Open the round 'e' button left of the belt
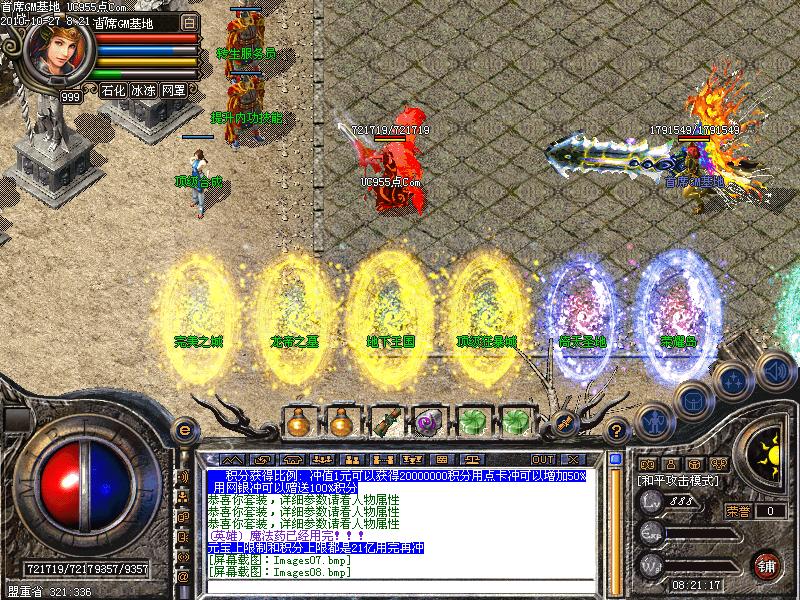The image size is (800, 600). [x=184, y=430]
